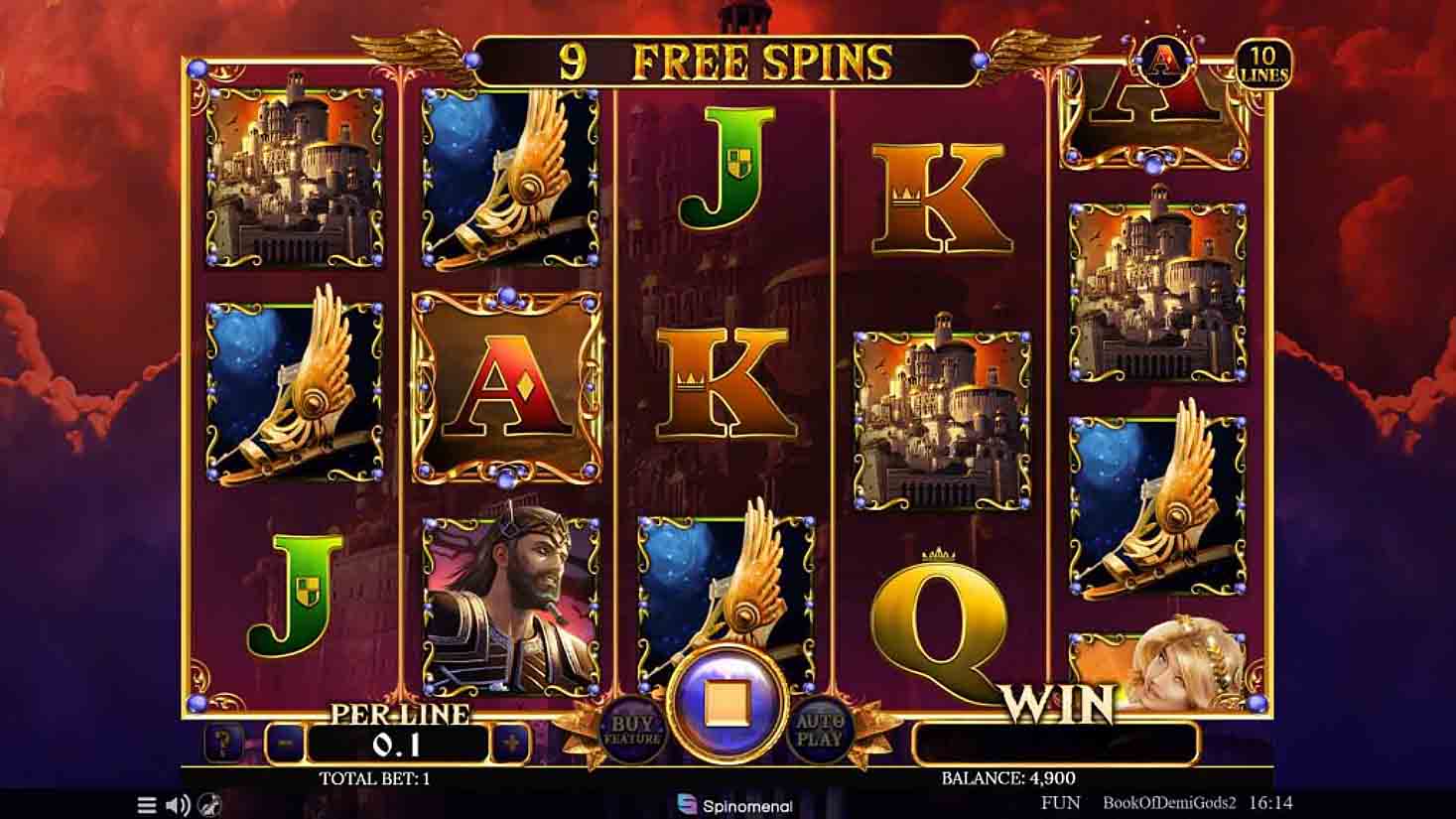
Task: Increase the per-line bet with plus
Action: 511,743
